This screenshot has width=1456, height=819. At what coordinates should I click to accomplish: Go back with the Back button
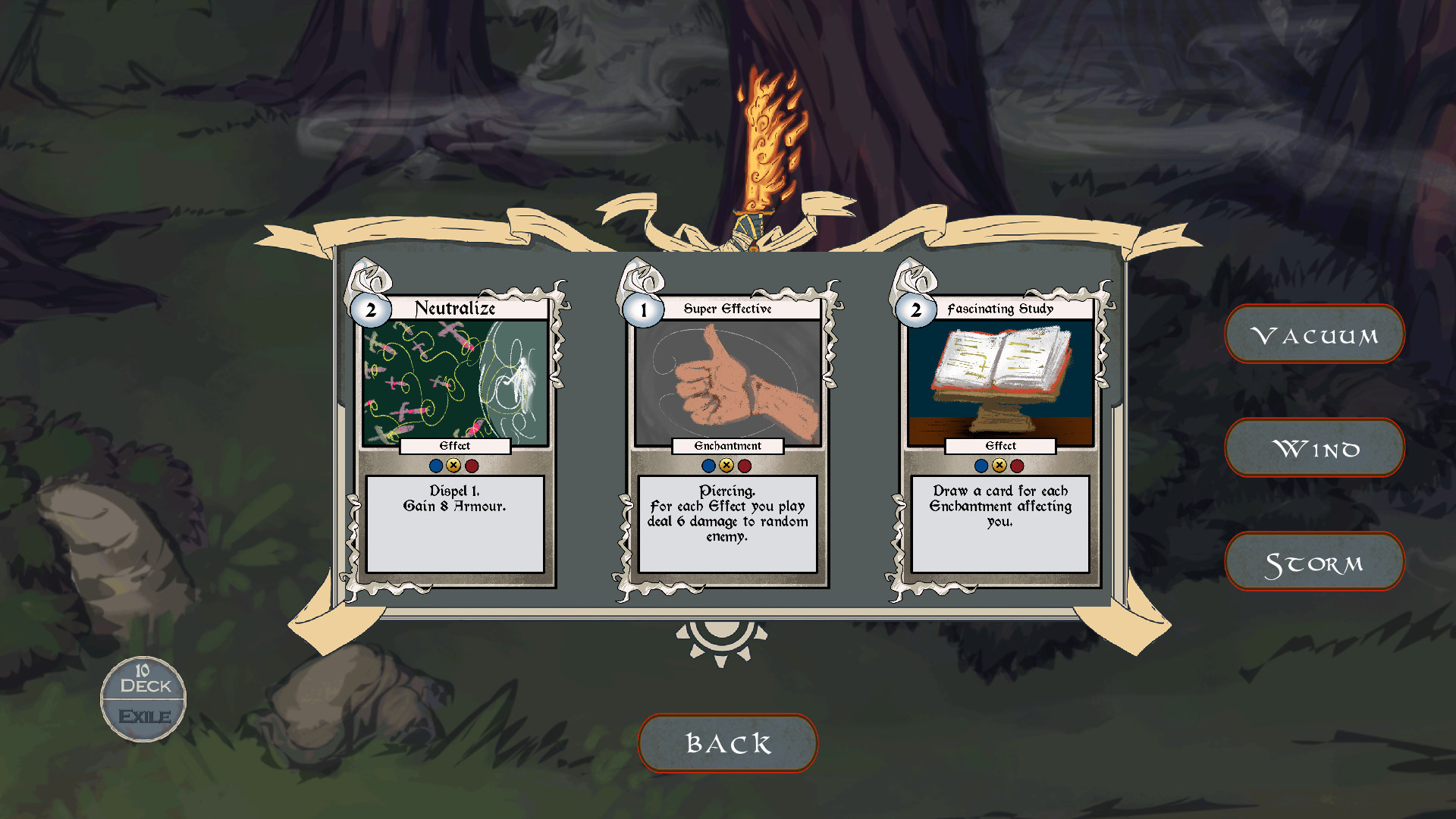click(x=728, y=743)
